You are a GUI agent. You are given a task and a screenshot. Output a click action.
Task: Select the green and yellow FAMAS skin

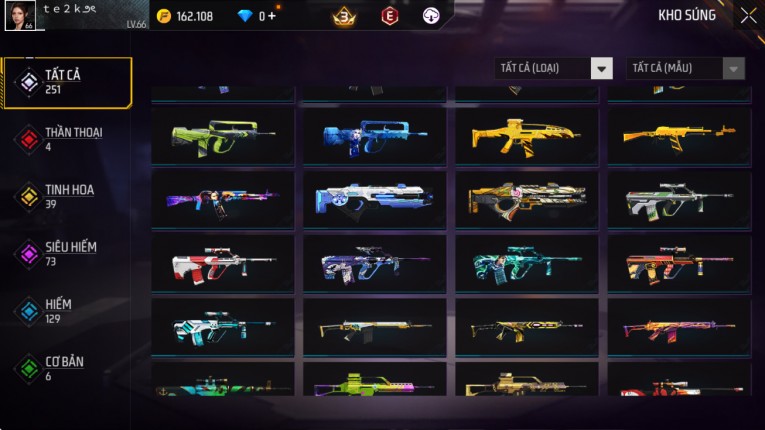coord(222,136)
